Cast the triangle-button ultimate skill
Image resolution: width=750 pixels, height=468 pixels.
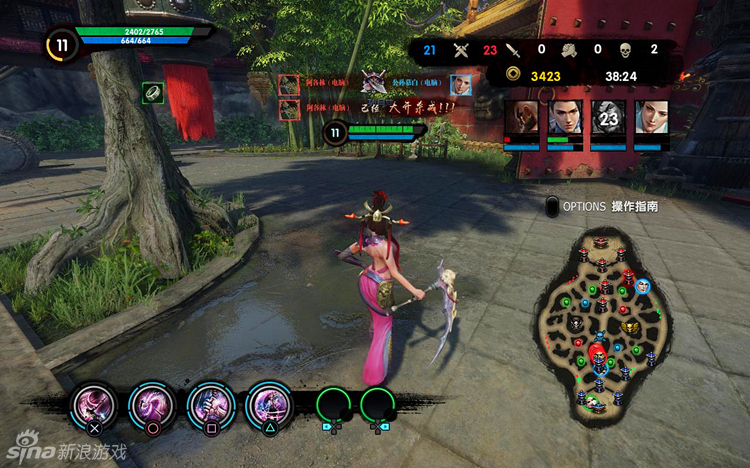[x=269, y=406]
